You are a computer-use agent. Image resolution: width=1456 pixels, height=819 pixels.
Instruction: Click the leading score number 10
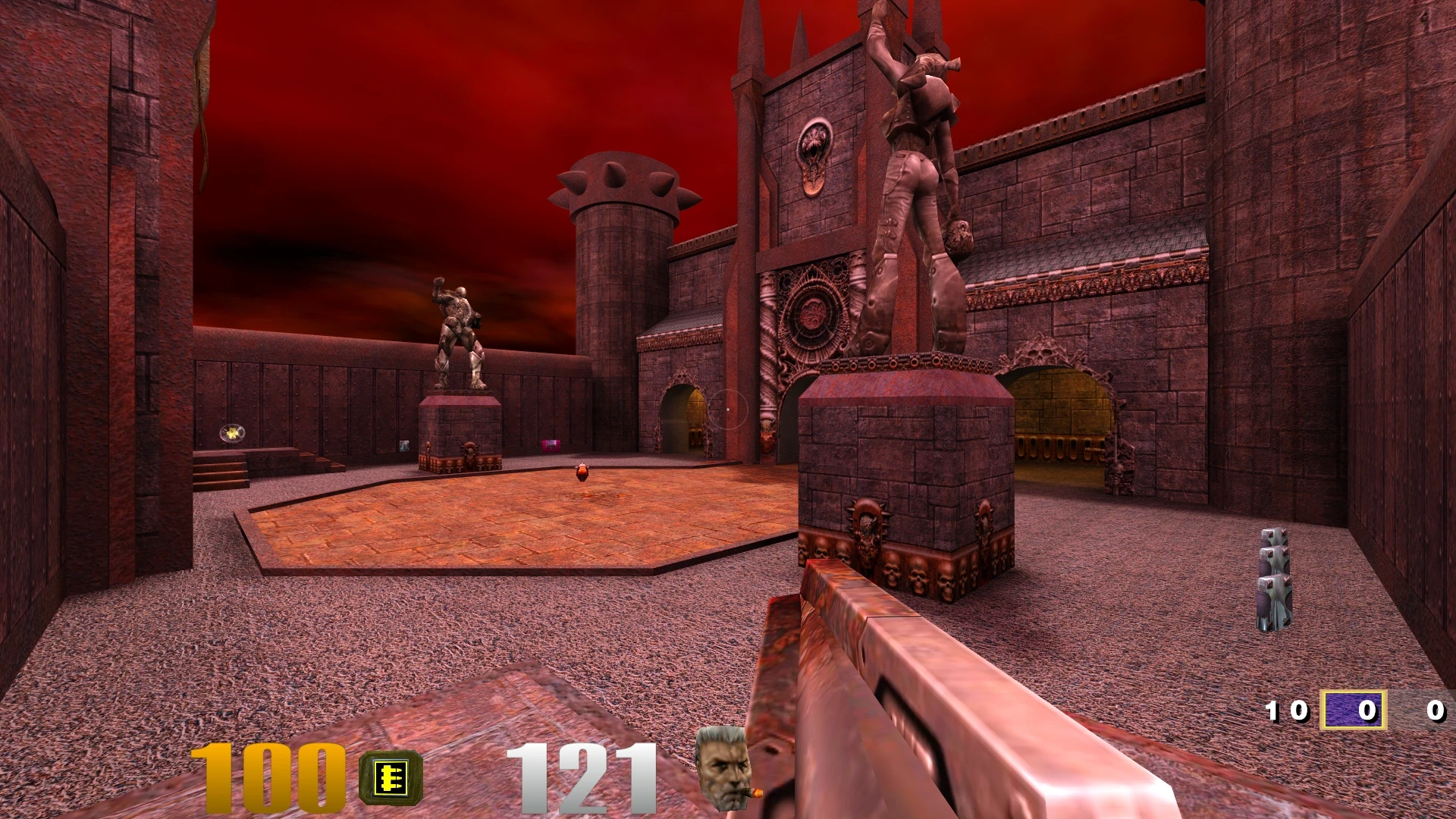click(1288, 711)
